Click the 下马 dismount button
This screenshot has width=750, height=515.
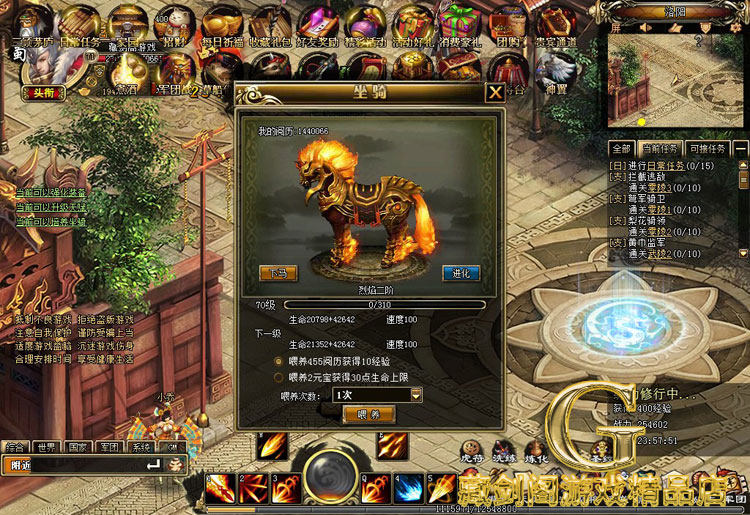coord(278,272)
